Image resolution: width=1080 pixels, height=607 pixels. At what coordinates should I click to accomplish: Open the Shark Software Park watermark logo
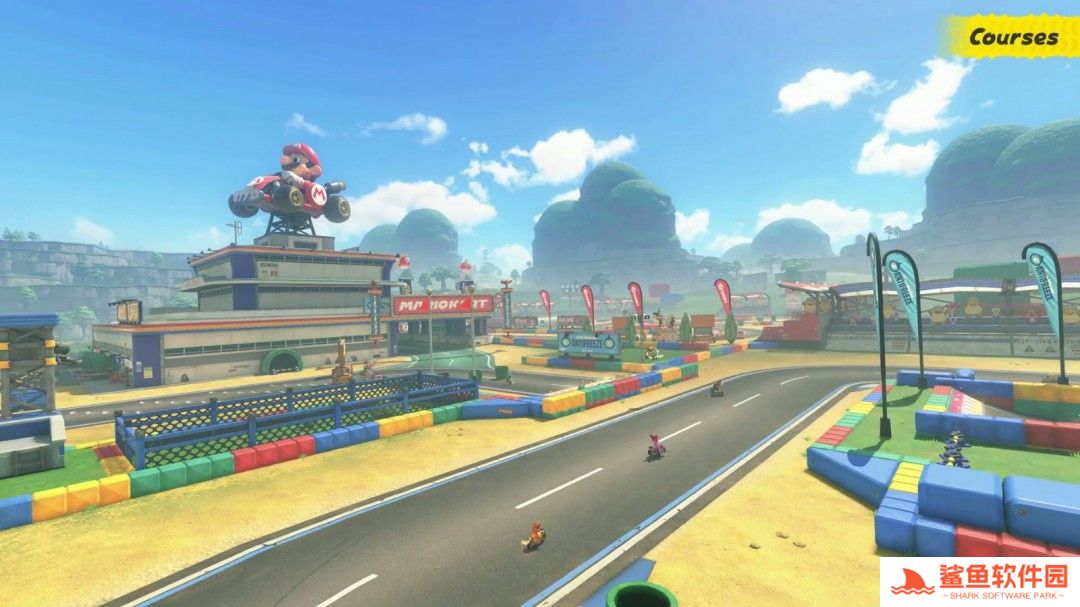tap(979, 582)
